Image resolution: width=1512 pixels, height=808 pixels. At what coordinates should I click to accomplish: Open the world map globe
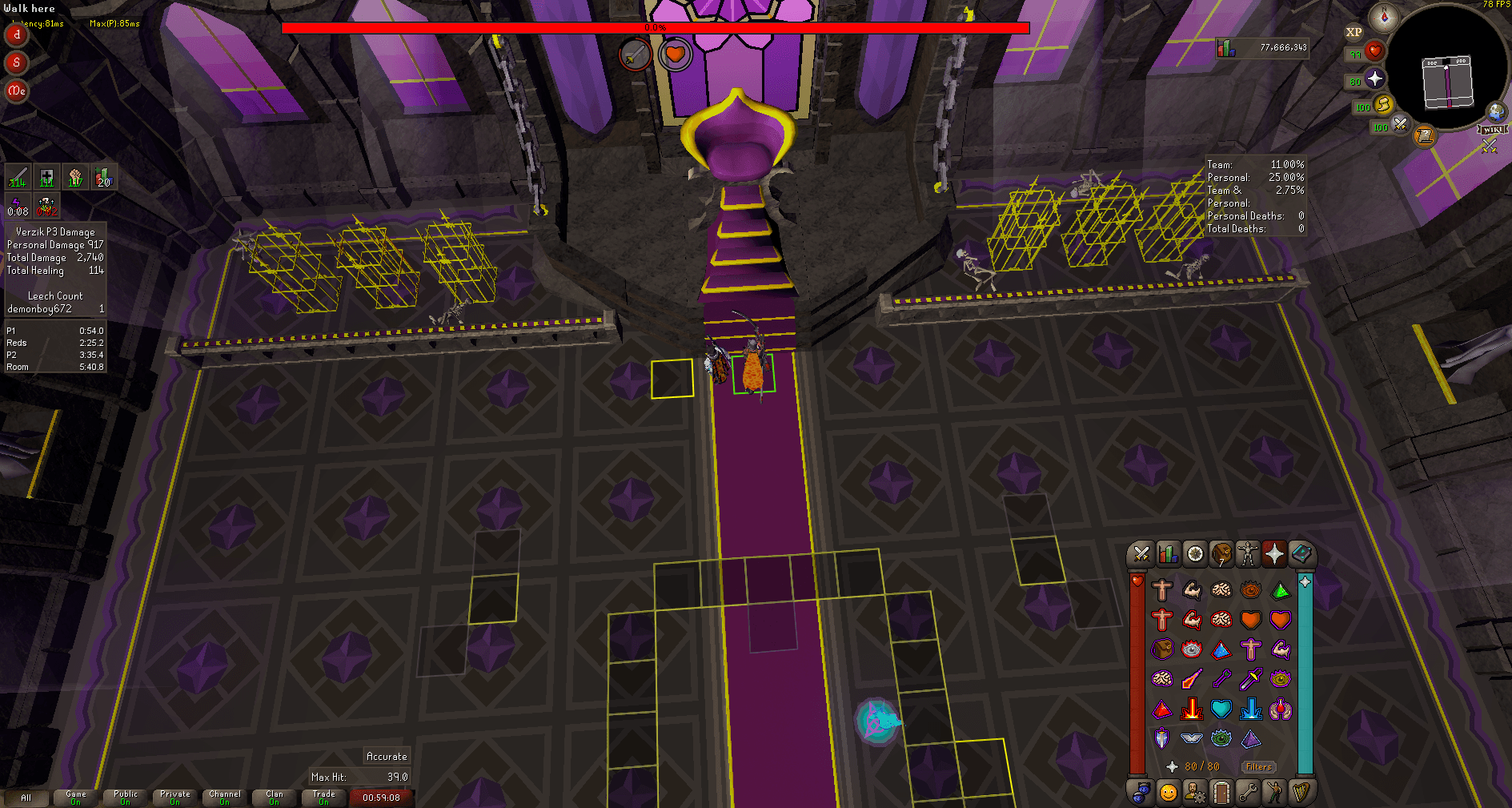point(1496,111)
